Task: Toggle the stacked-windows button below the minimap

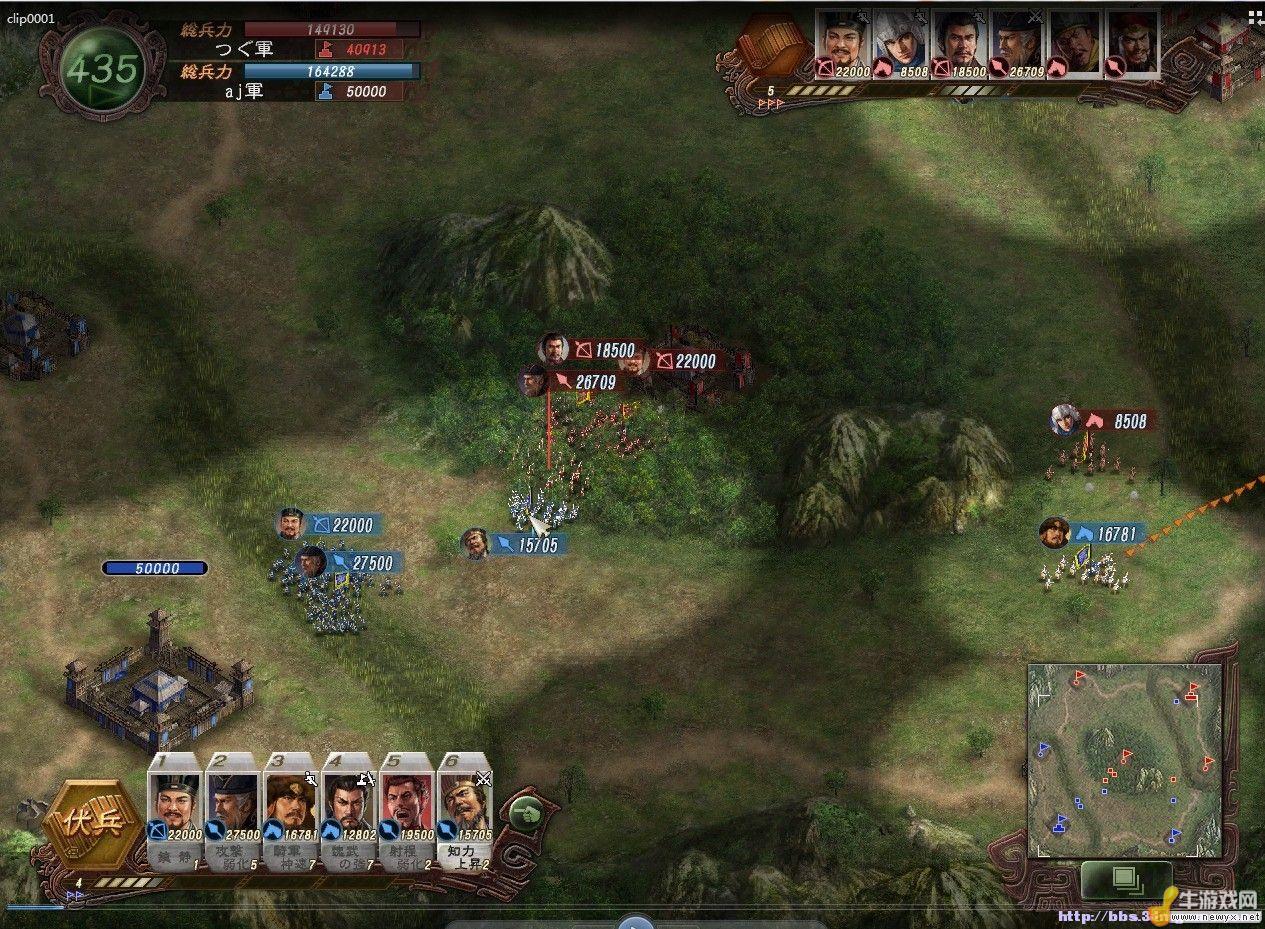Action: click(x=1125, y=881)
